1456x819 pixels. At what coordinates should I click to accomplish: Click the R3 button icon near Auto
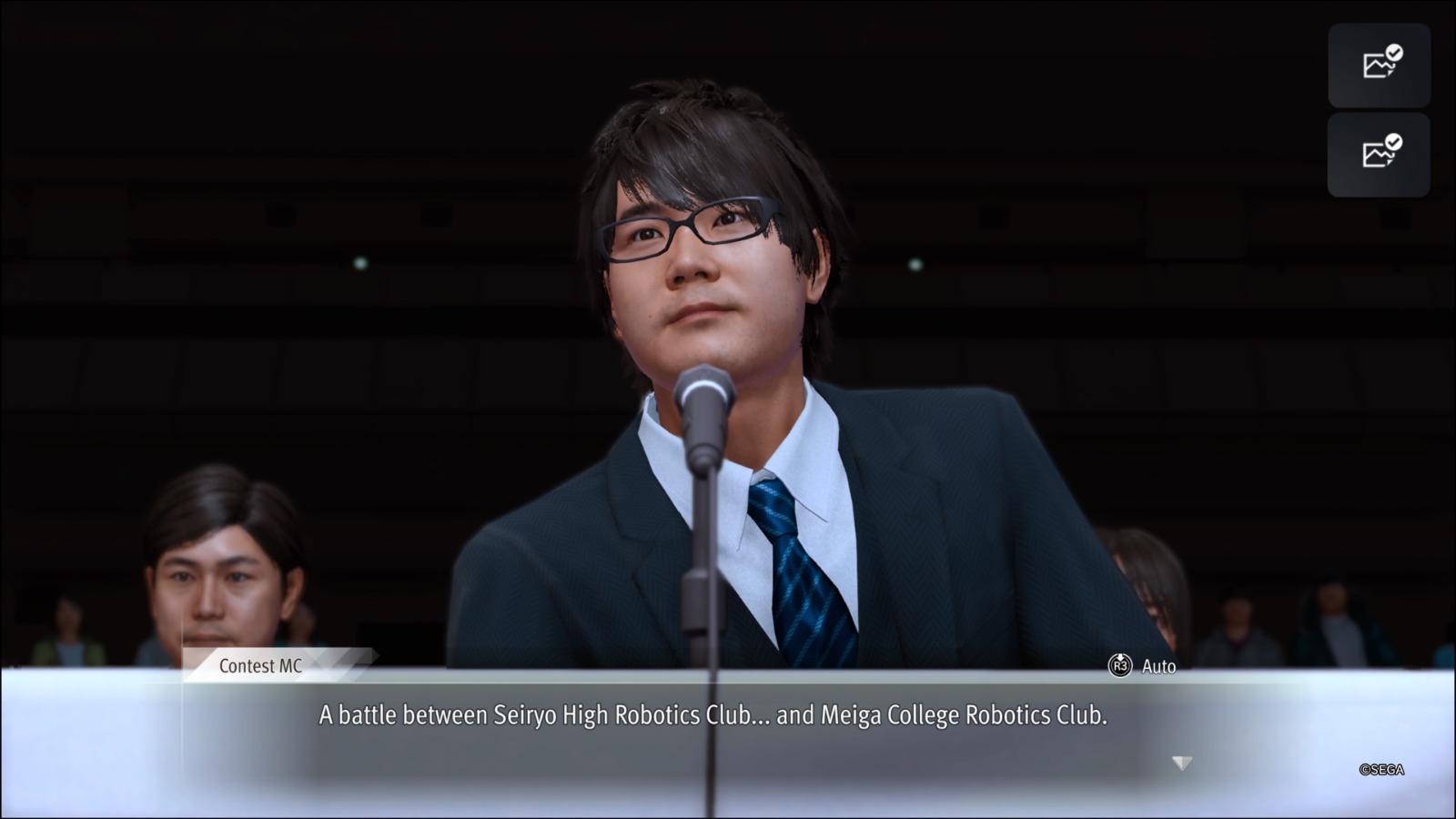[x=1120, y=667]
